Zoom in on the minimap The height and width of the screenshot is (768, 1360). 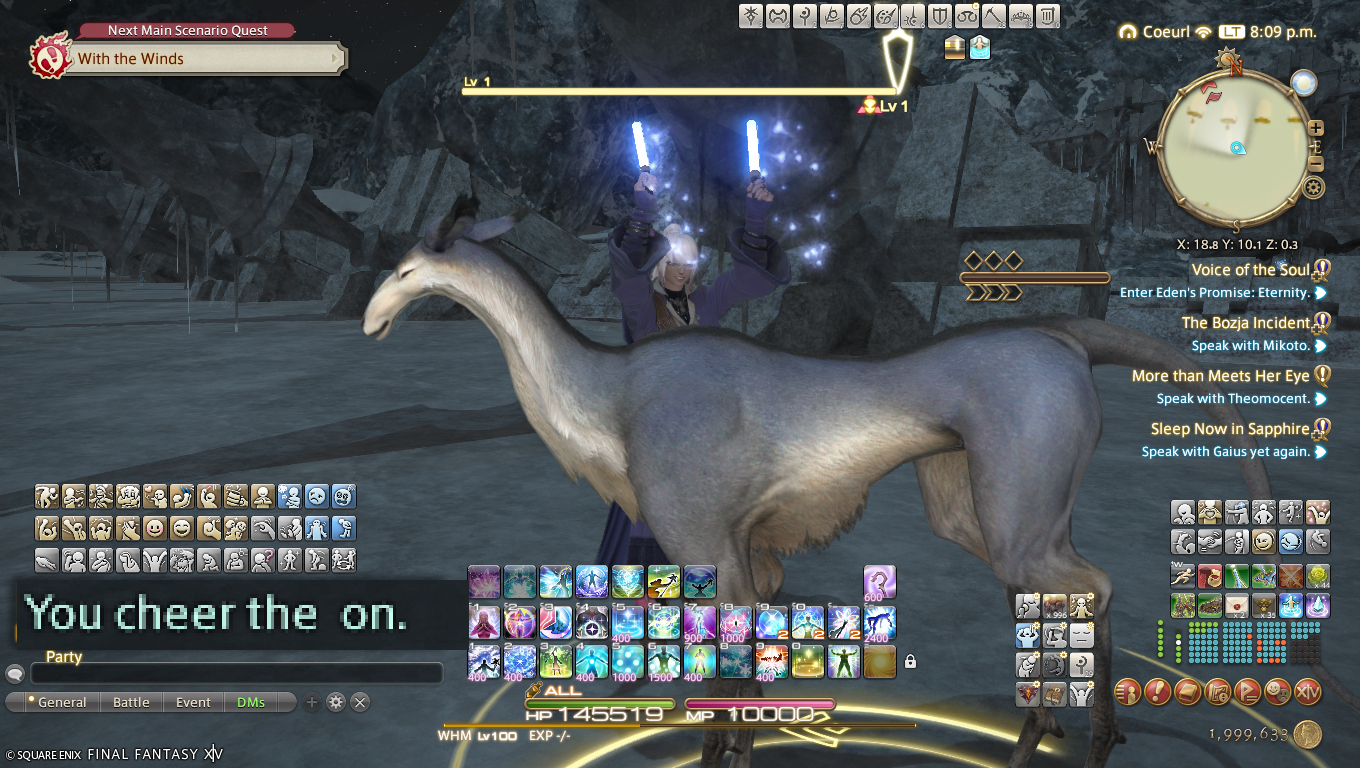tap(1316, 128)
